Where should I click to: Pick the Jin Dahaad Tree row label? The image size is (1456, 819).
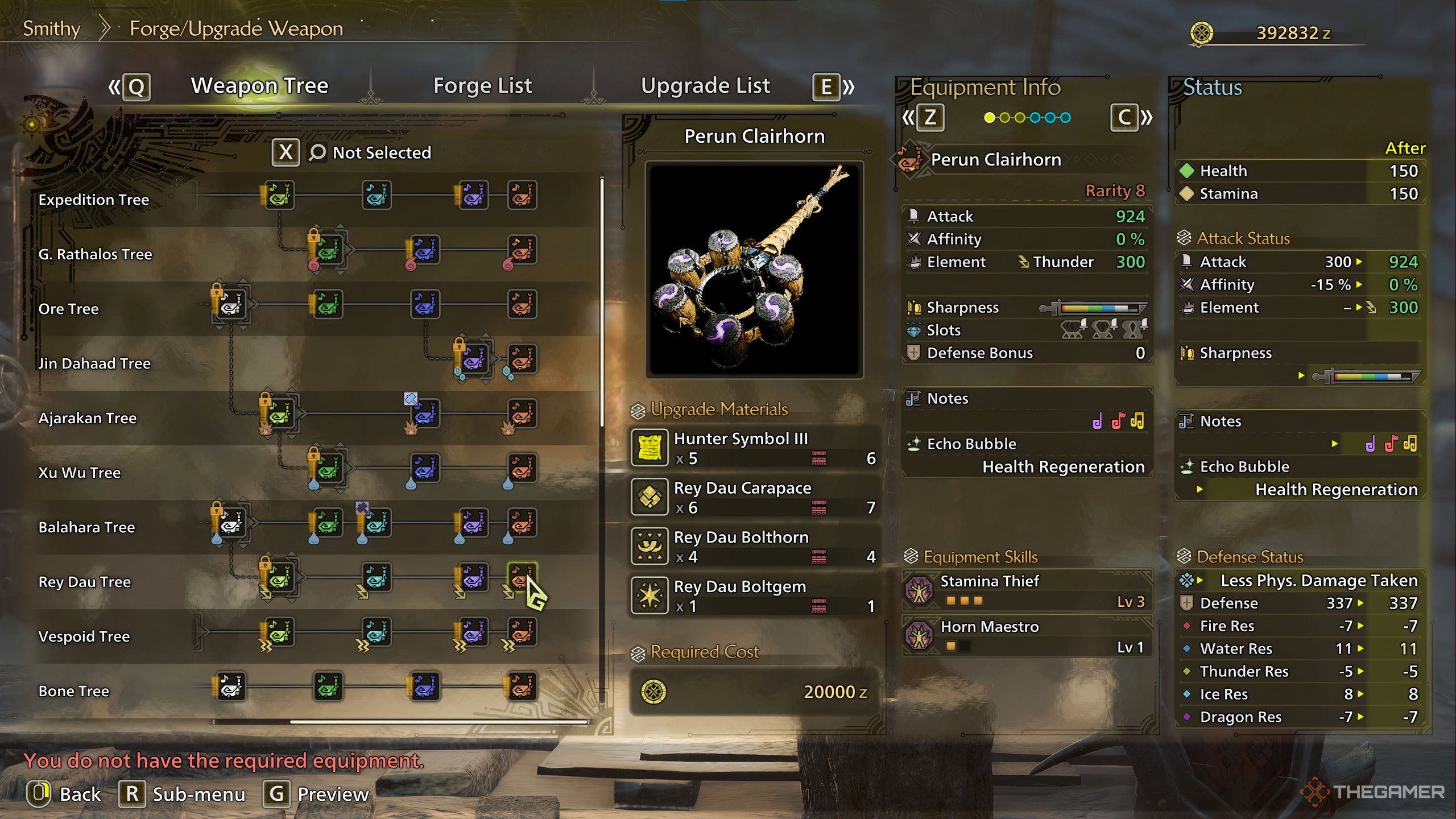(94, 363)
